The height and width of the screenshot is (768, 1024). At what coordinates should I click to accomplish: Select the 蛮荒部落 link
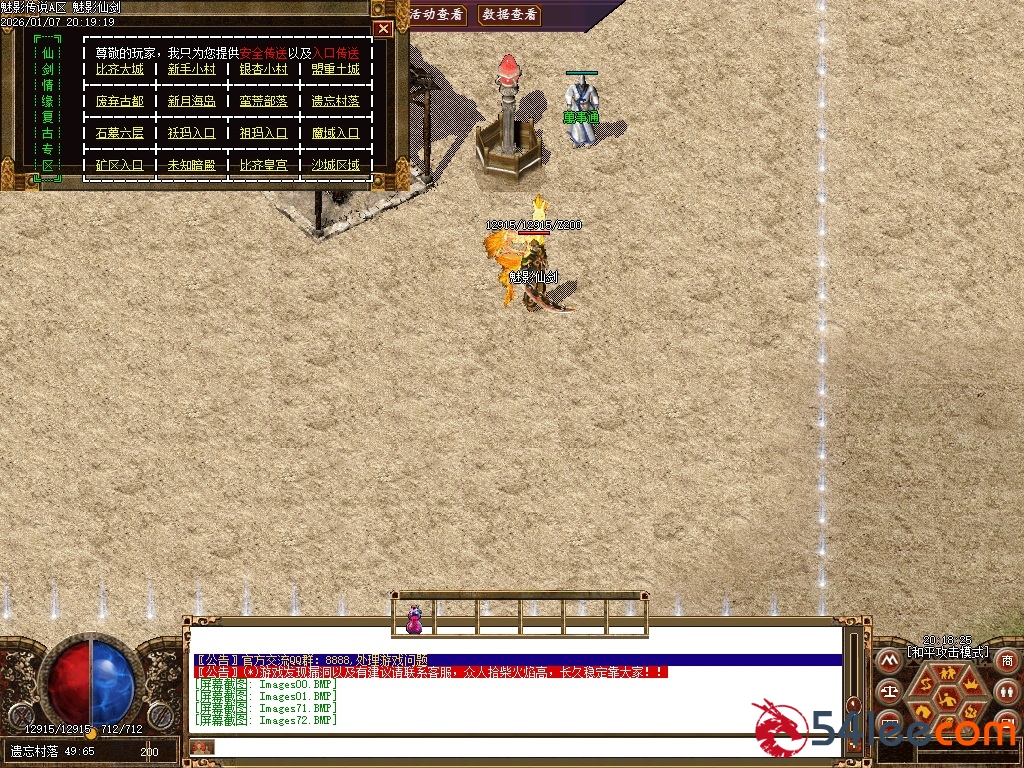[x=263, y=101]
